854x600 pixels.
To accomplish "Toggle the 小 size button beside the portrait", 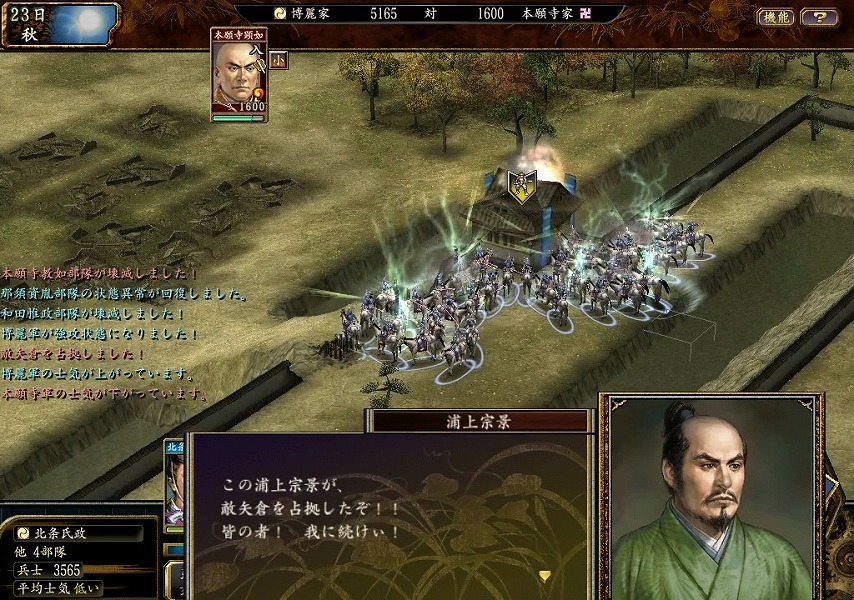I will pyautogui.click(x=278, y=59).
